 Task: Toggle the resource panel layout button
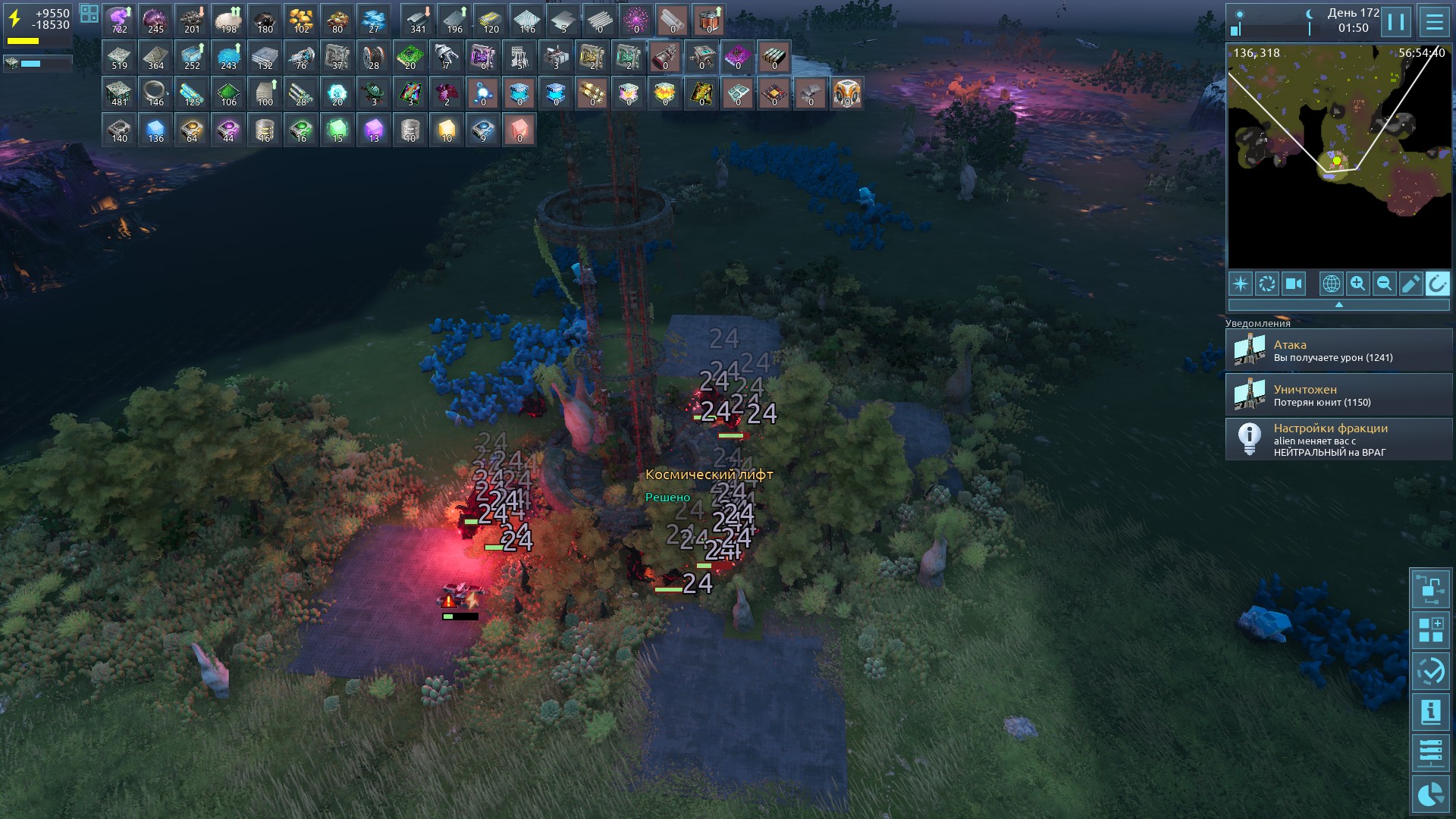pyautogui.click(x=89, y=14)
